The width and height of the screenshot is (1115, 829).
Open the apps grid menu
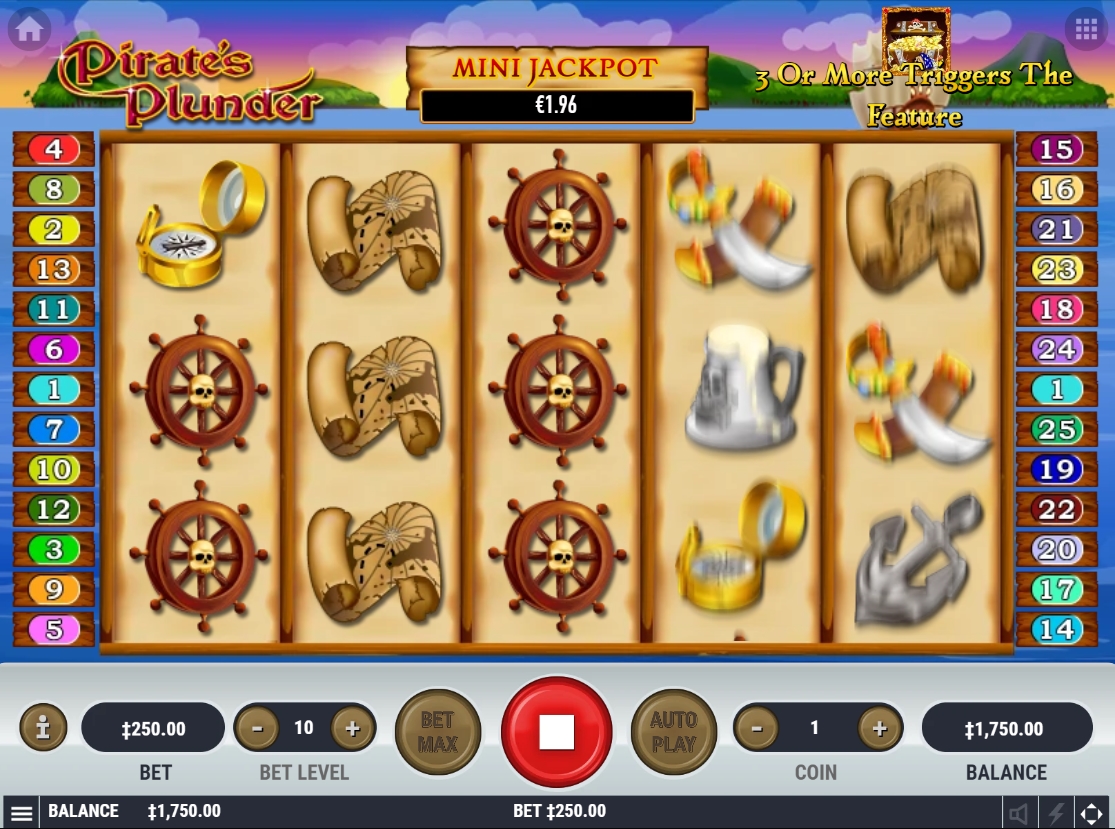tap(1086, 30)
